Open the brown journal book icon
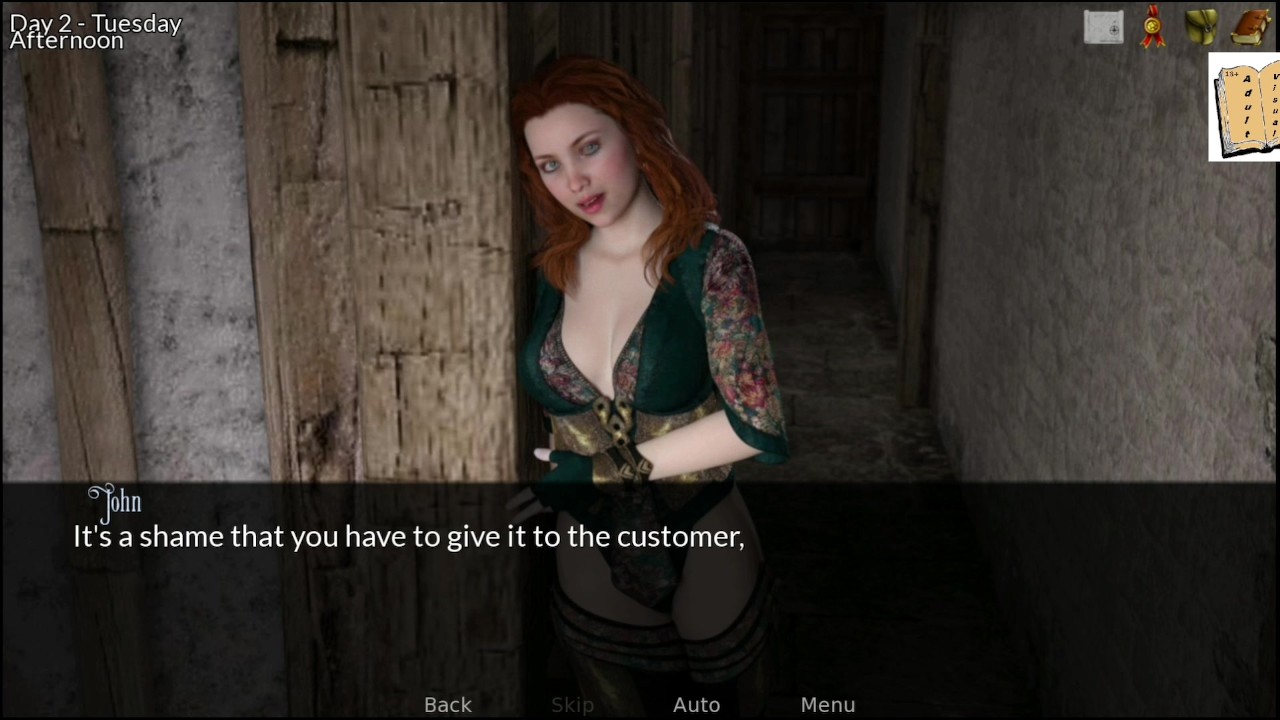Screen dimensions: 1280x720 click(1250, 27)
